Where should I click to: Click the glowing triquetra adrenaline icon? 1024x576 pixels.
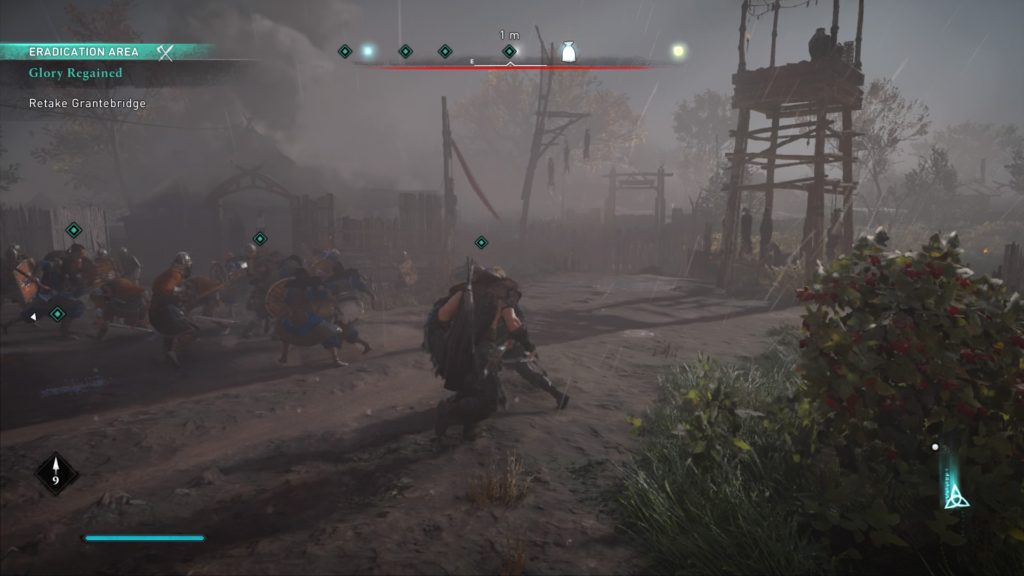pos(953,492)
